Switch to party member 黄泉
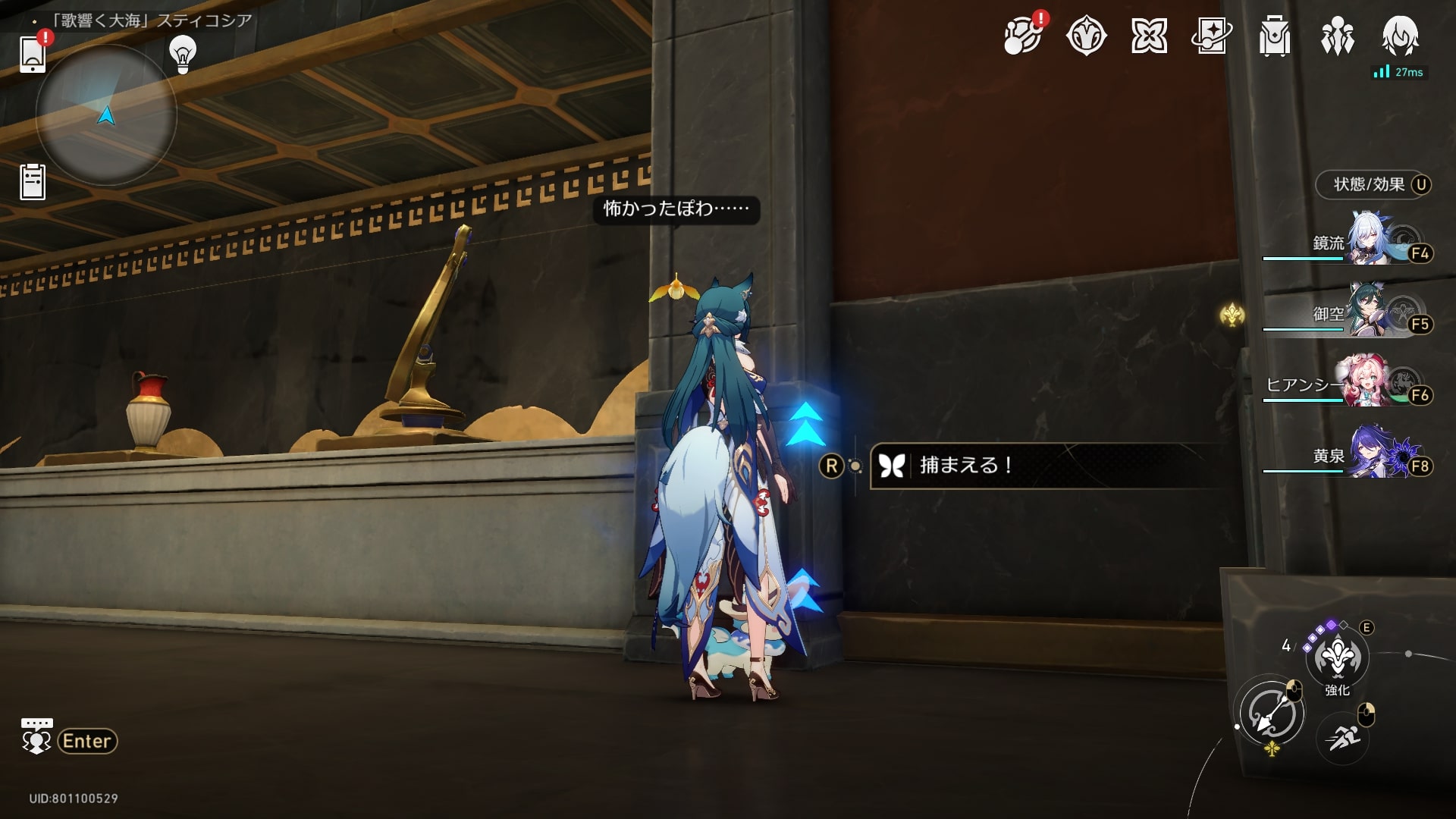 click(x=1374, y=455)
